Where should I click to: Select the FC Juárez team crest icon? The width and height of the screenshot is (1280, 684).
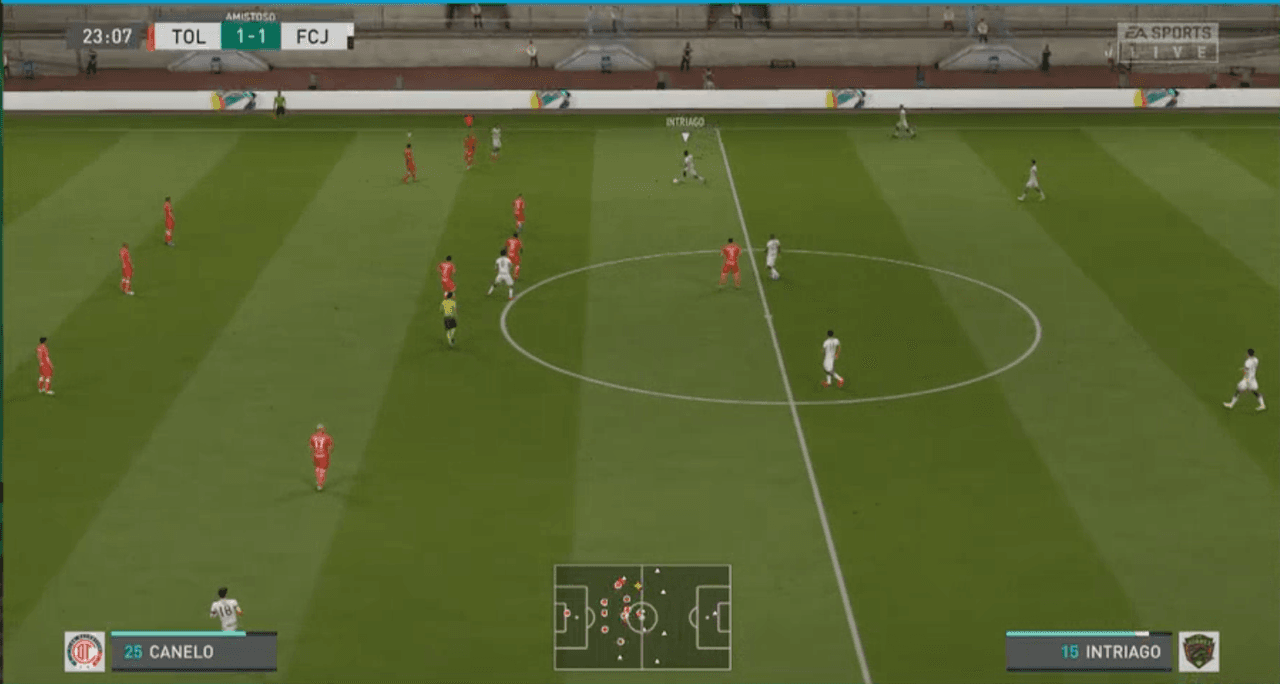(x=1198, y=651)
